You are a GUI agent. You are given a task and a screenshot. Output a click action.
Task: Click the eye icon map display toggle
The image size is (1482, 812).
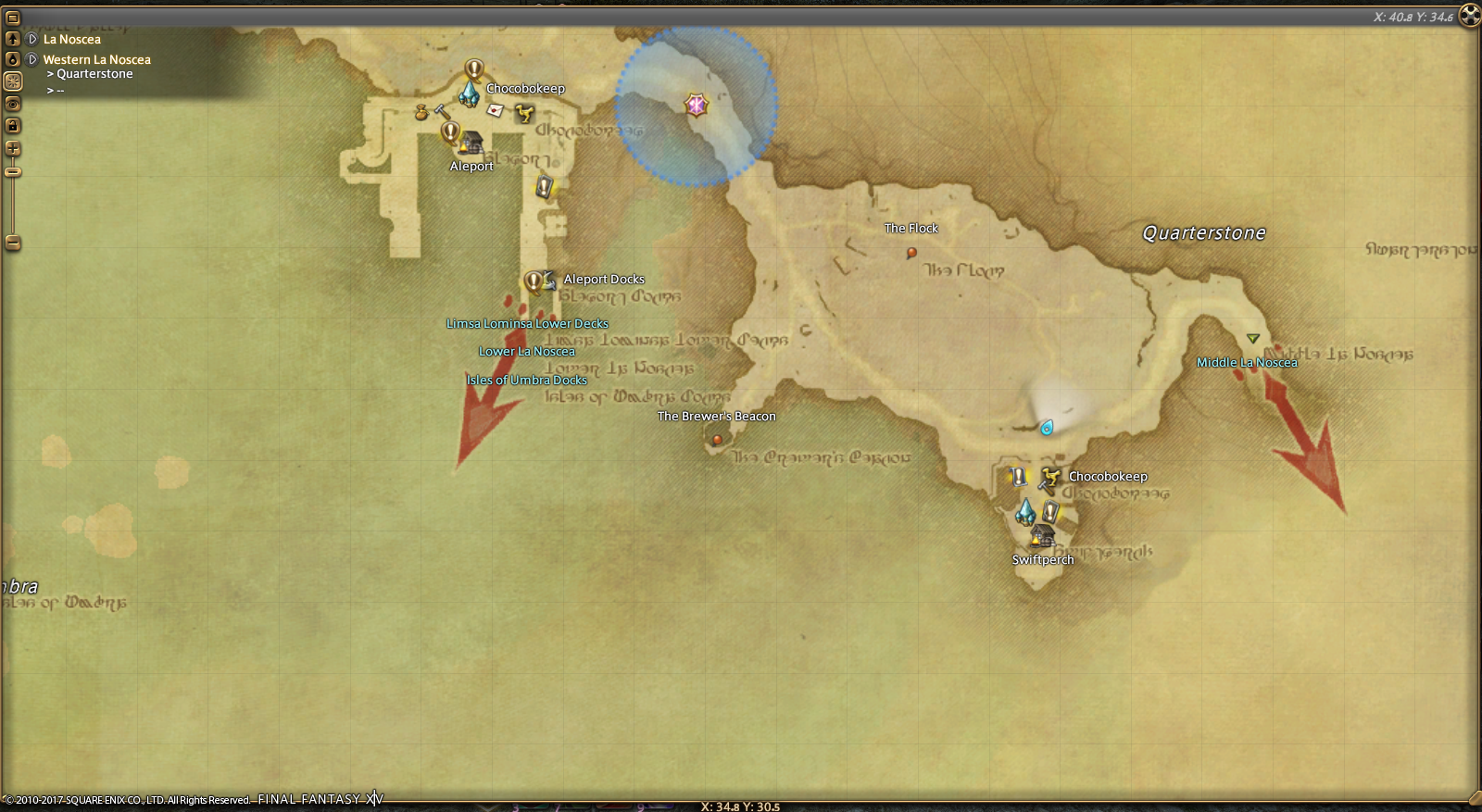[x=13, y=103]
